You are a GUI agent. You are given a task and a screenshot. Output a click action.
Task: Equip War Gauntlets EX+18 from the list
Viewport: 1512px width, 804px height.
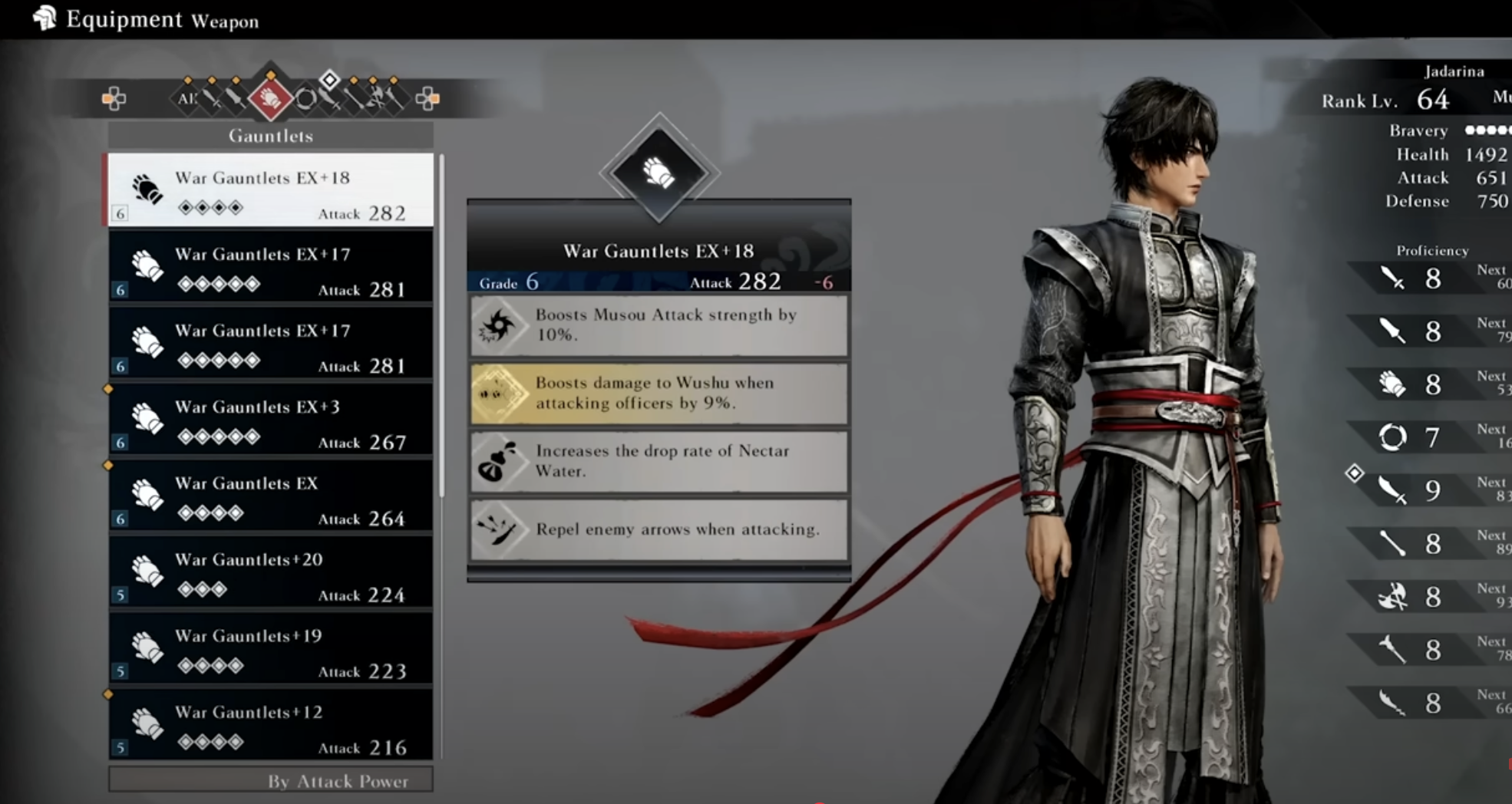[x=270, y=191]
